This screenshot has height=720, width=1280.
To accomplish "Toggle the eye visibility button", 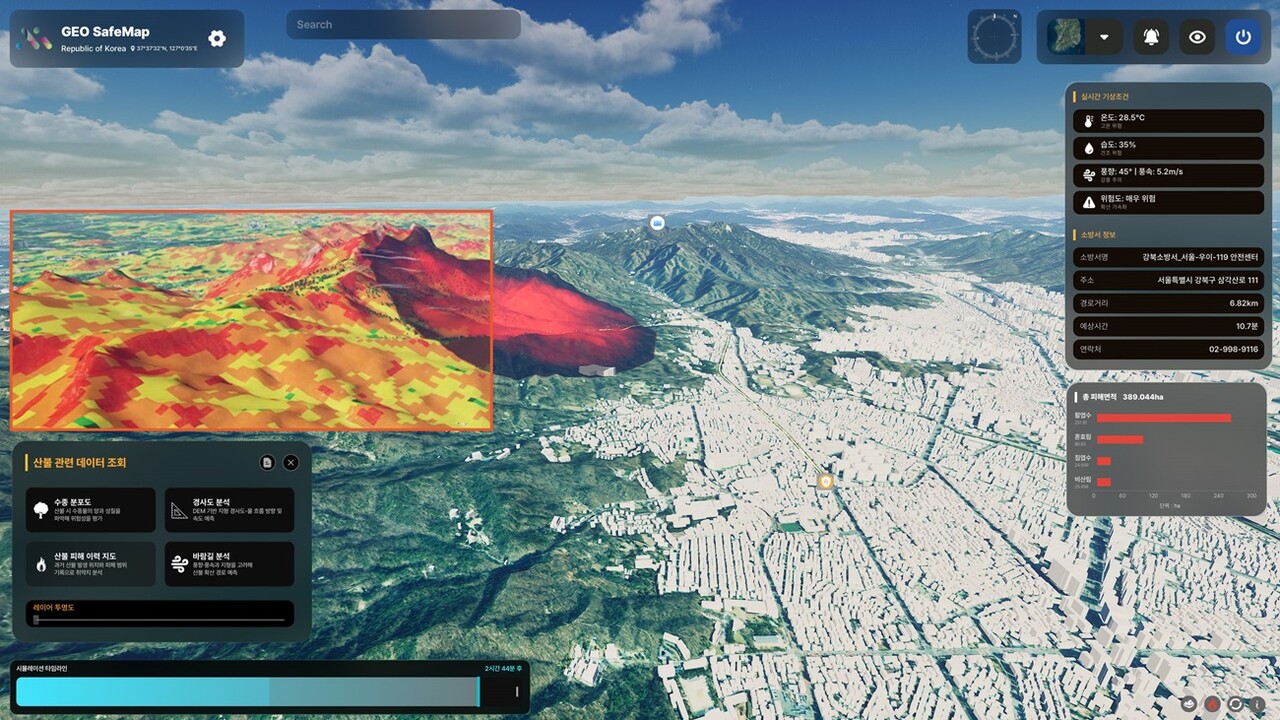I will tap(1197, 37).
